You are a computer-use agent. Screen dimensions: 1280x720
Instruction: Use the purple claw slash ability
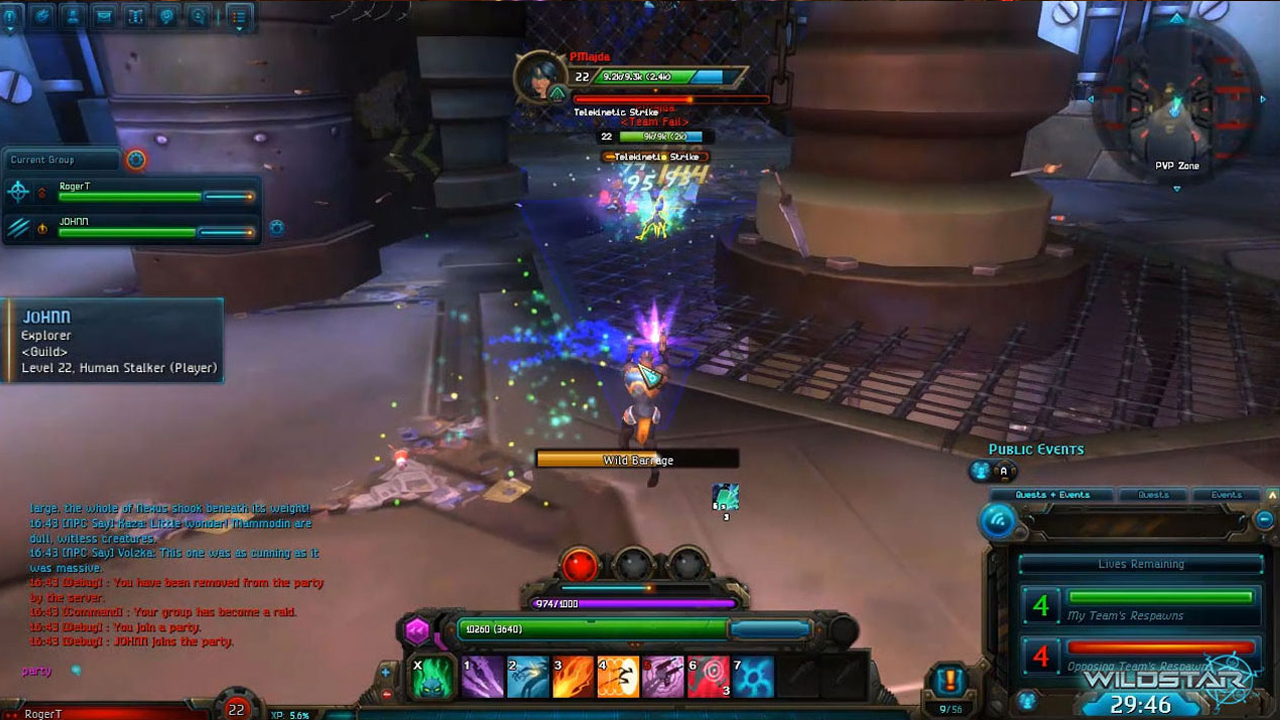pos(482,677)
